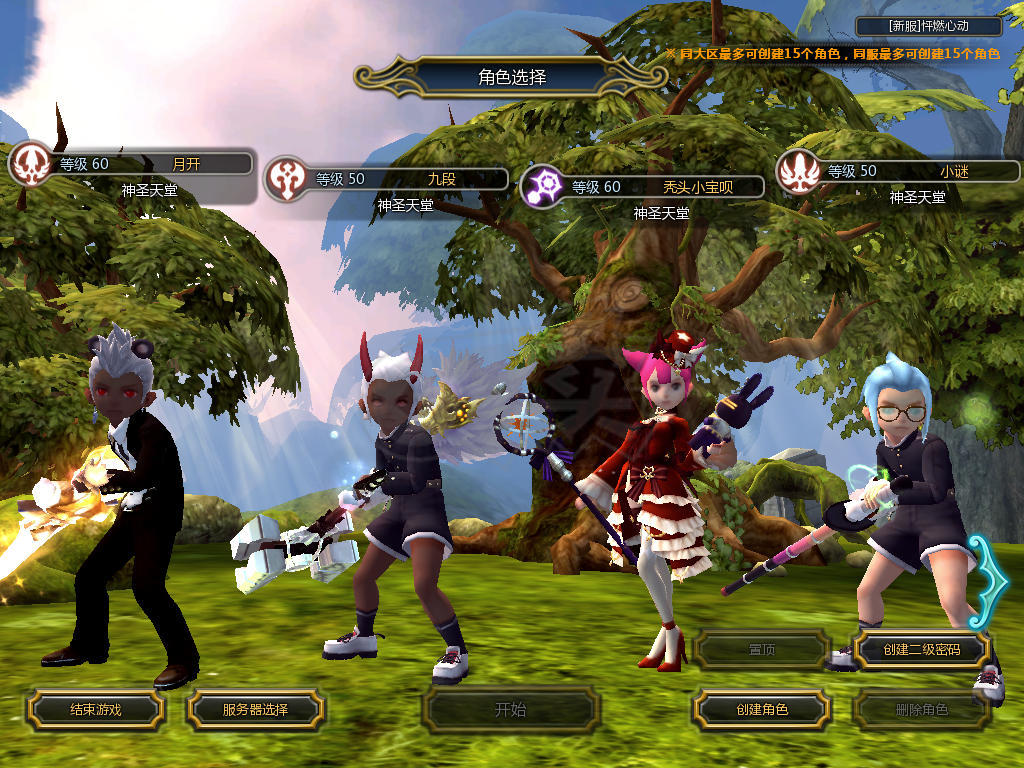Click the 删除角色 delete character button

921,710
